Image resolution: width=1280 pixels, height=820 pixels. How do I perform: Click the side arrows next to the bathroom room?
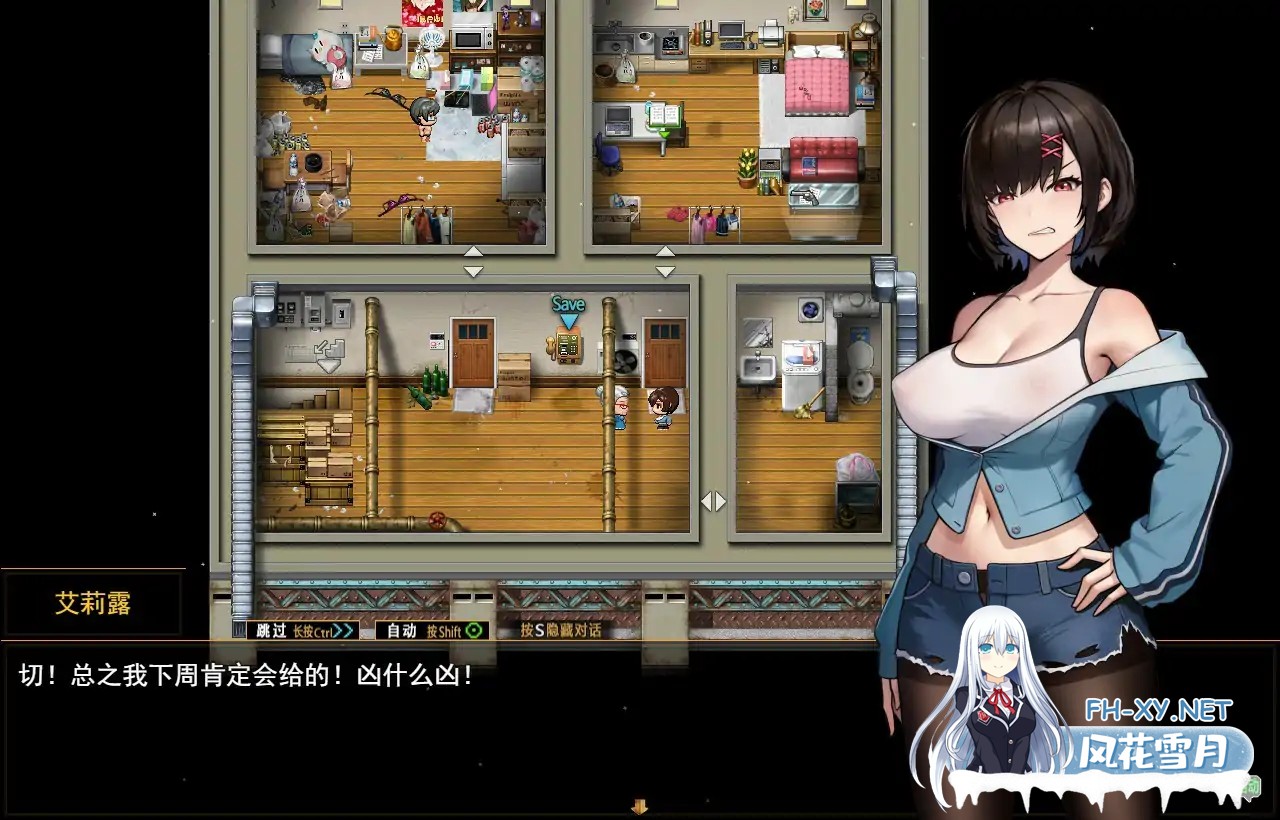pos(713,501)
